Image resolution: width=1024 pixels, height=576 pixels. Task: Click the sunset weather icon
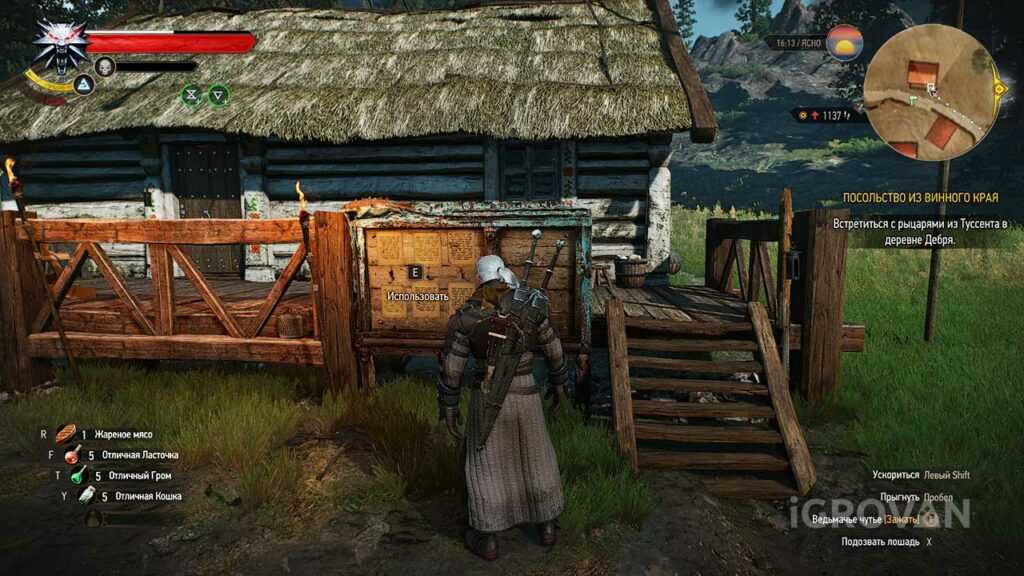tap(845, 43)
